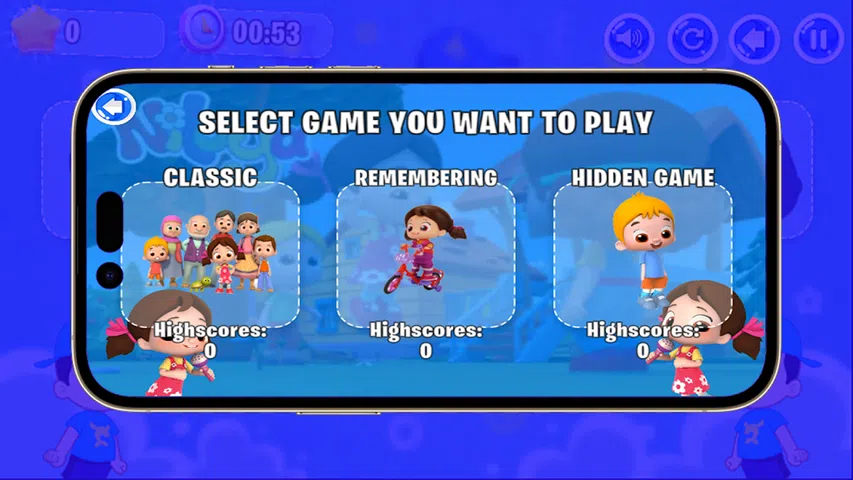Image resolution: width=853 pixels, height=480 pixels.
Task: Go back with the white arrow button
Action: point(114,105)
